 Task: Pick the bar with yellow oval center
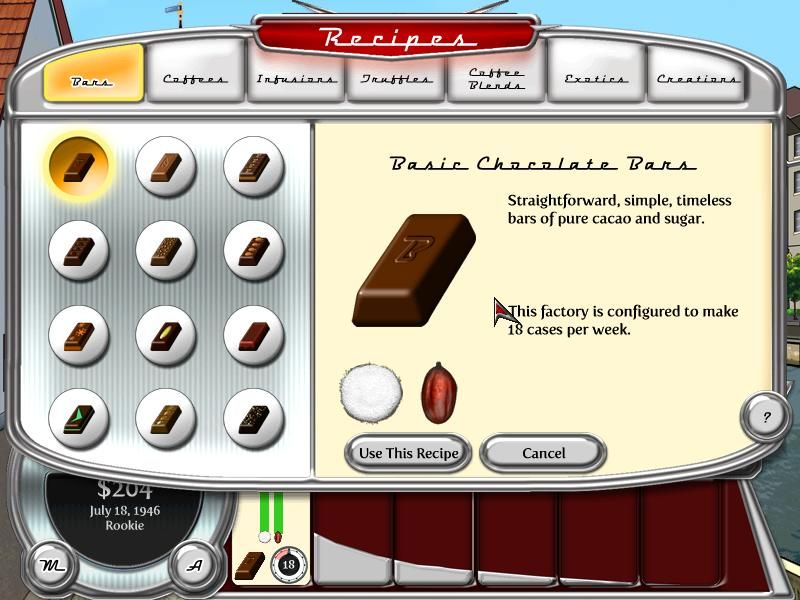pyautogui.click(x=165, y=334)
